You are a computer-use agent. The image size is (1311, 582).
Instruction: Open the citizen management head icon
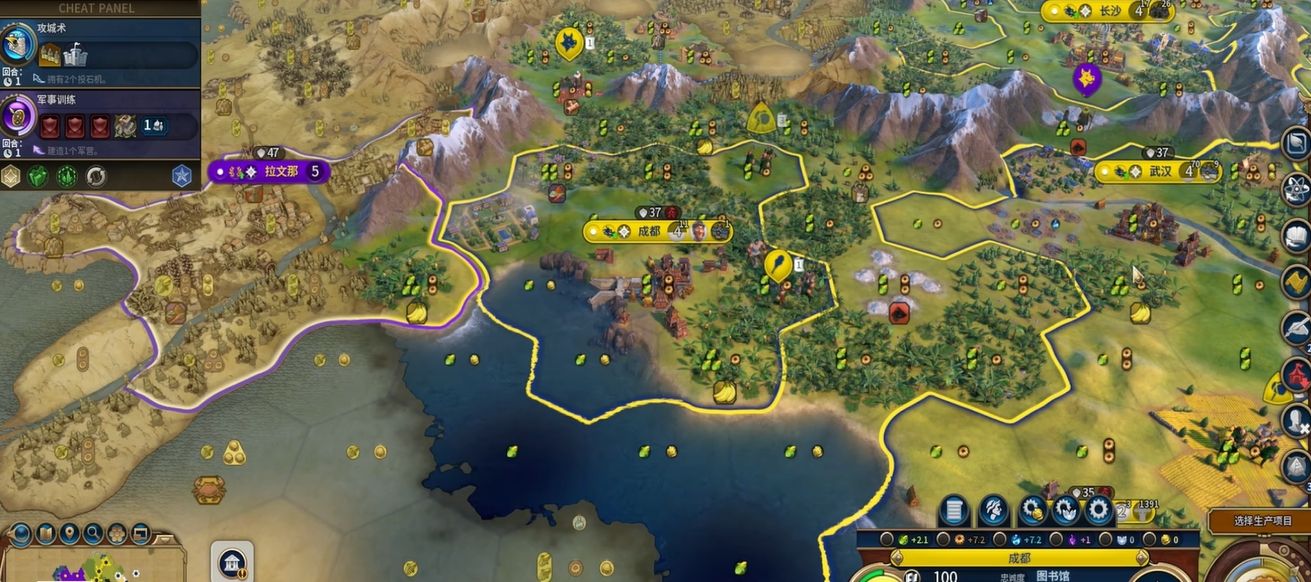pos(993,511)
